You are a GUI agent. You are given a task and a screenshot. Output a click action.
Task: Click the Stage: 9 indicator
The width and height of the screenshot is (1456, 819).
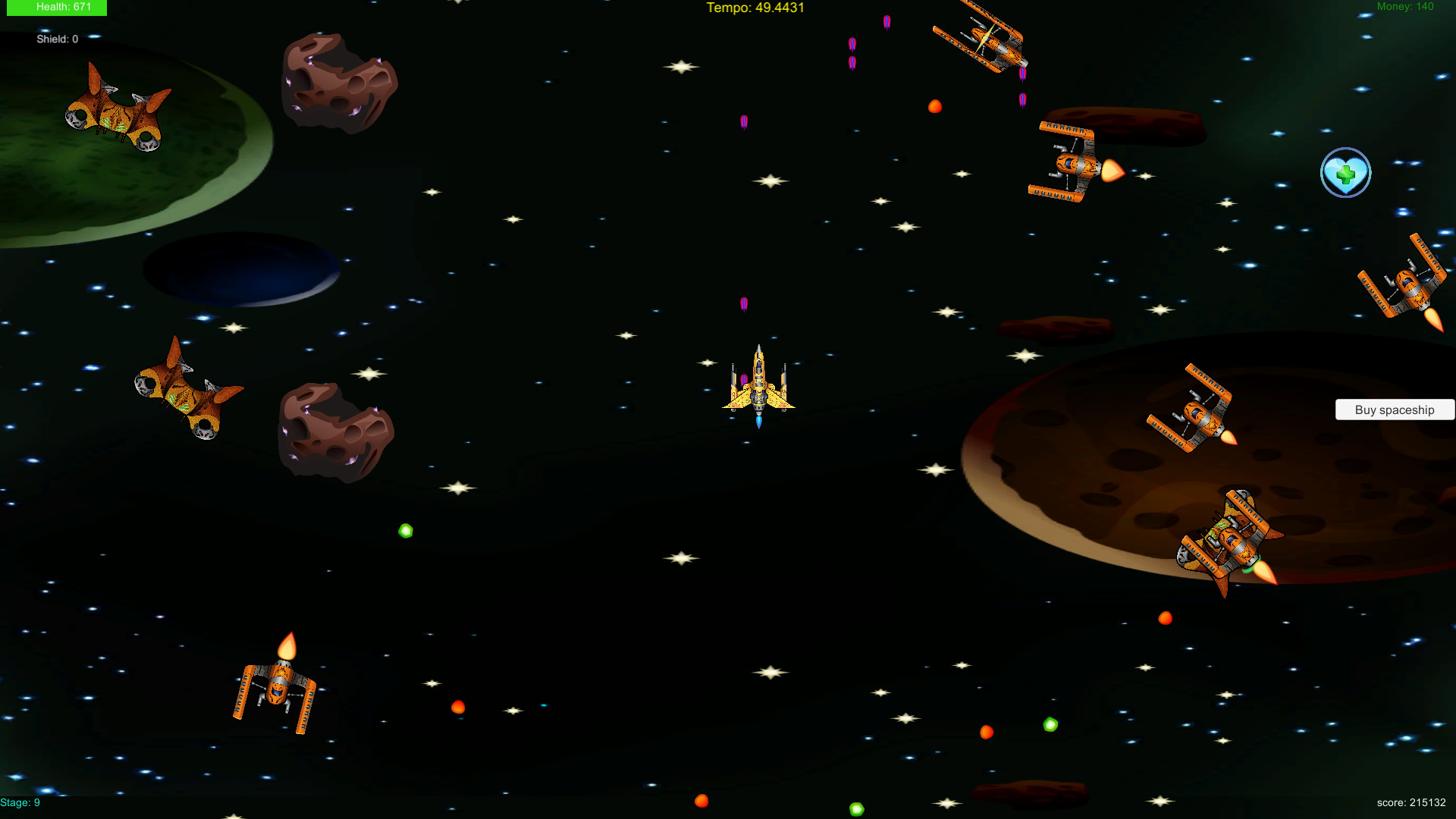click(x=18, y=802)
